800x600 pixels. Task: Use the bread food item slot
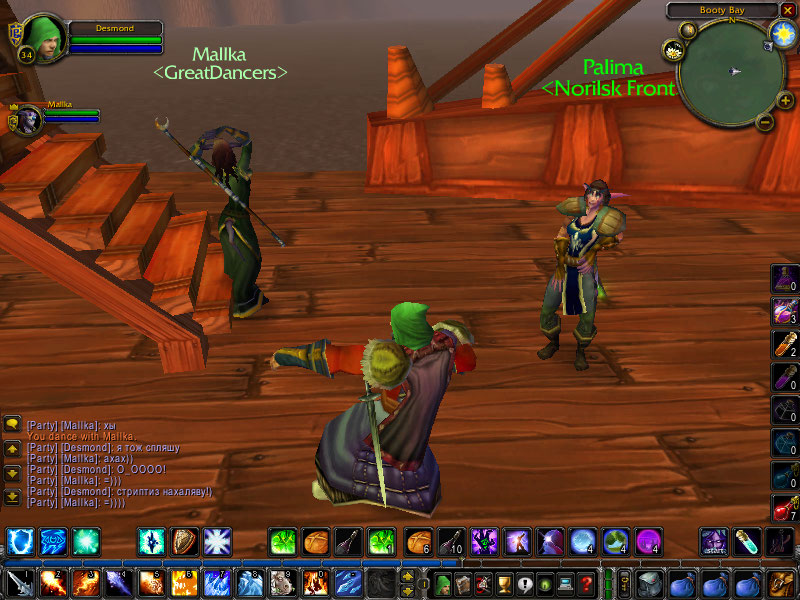[x=316, y=542]
